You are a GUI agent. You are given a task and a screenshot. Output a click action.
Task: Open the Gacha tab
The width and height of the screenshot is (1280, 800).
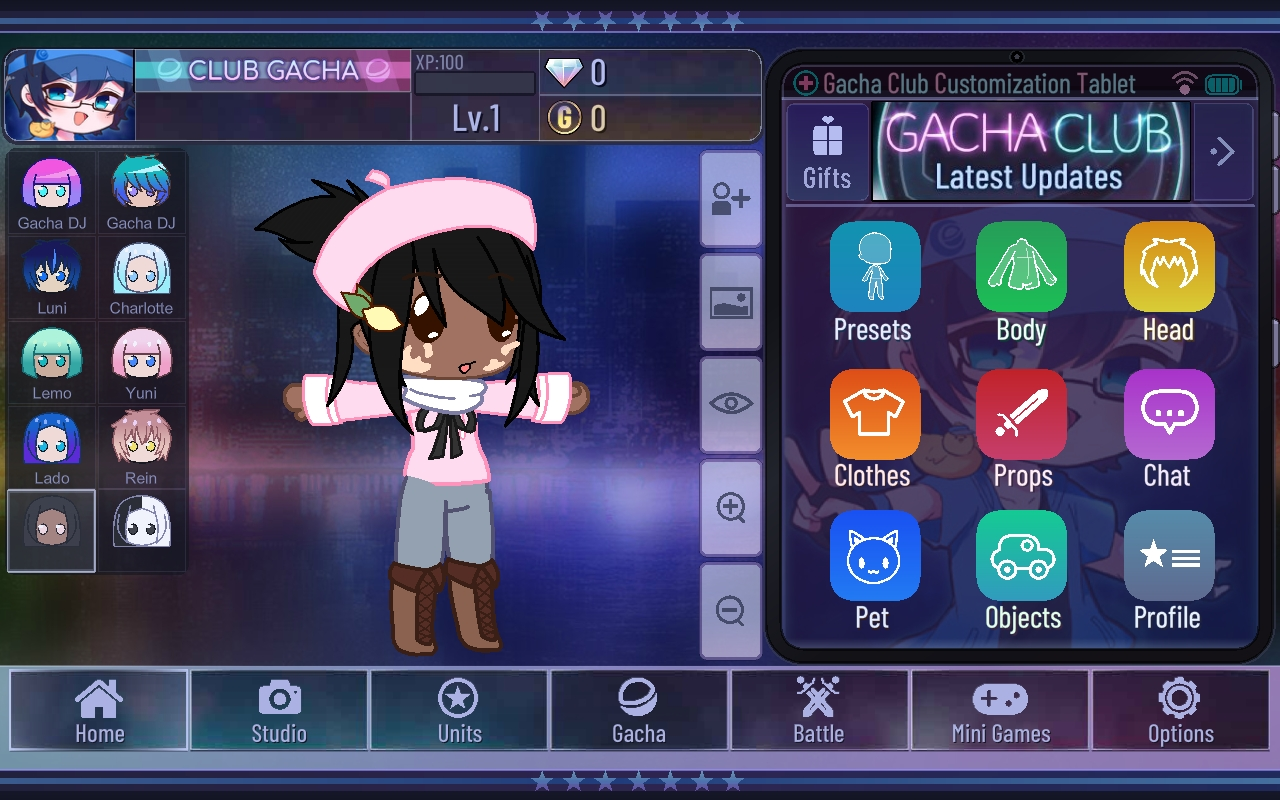639,710
